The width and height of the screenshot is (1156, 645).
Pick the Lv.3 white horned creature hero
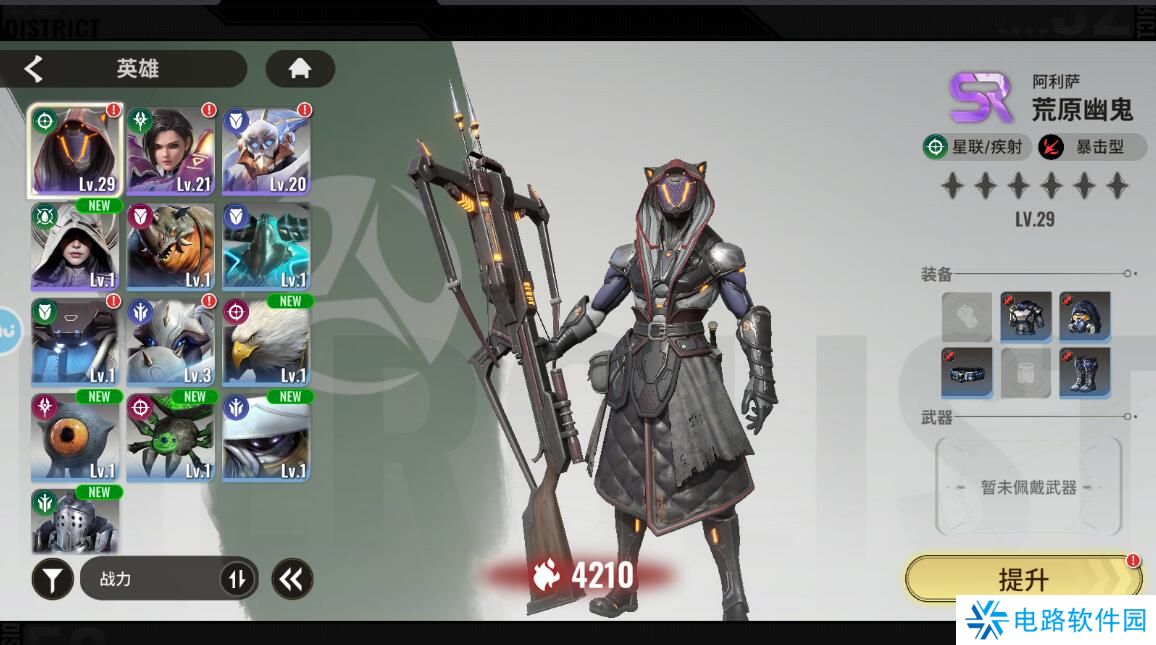[x=170, y=342]
